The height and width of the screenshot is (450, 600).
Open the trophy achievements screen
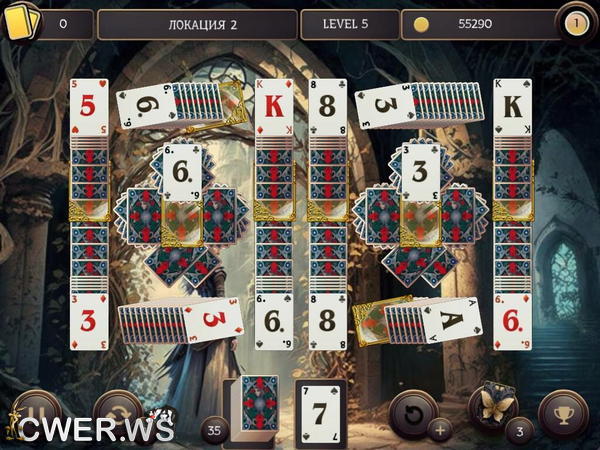point(562,410)
